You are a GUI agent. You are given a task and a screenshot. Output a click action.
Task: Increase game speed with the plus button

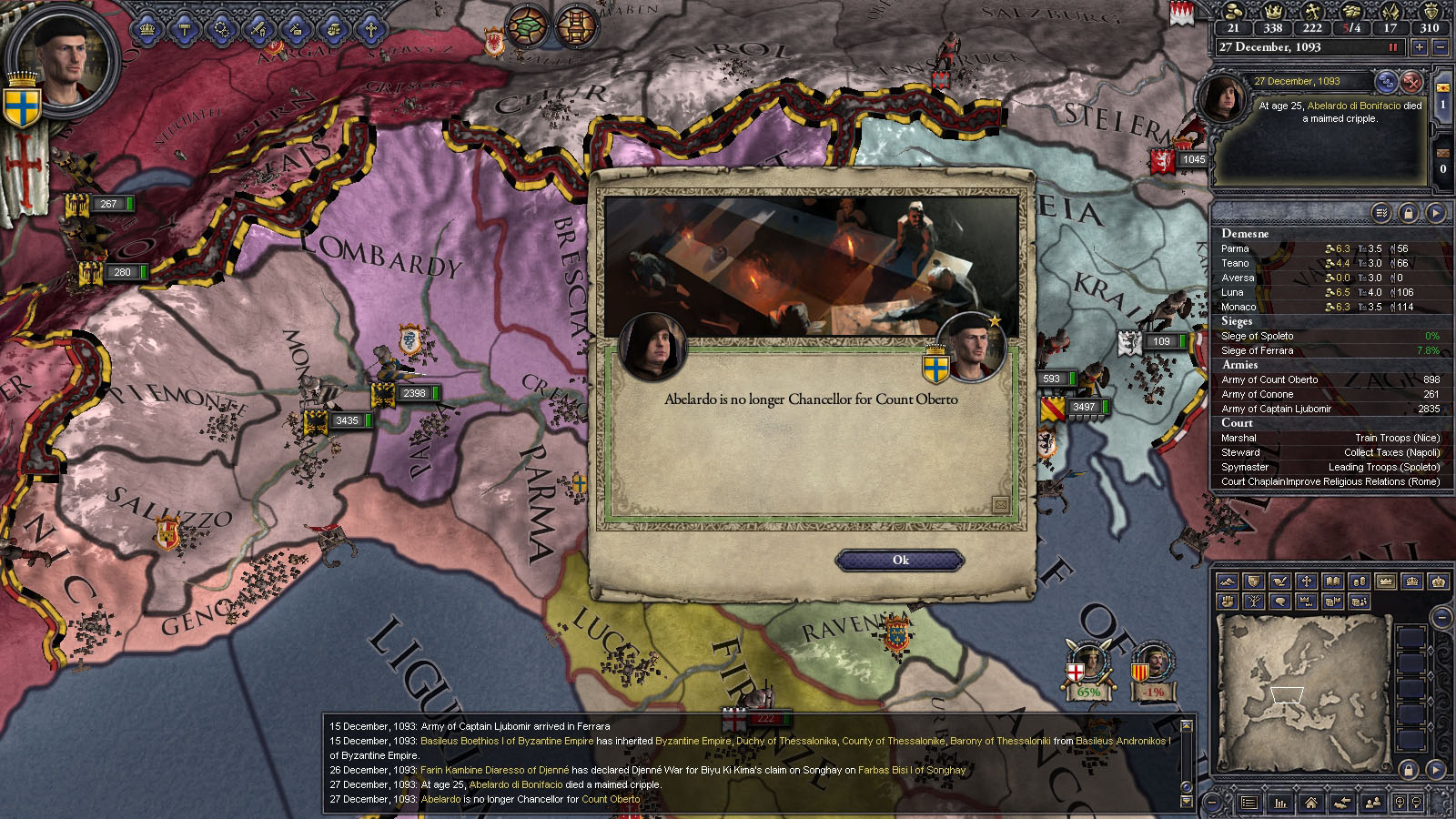click(x=1419, y=47)
